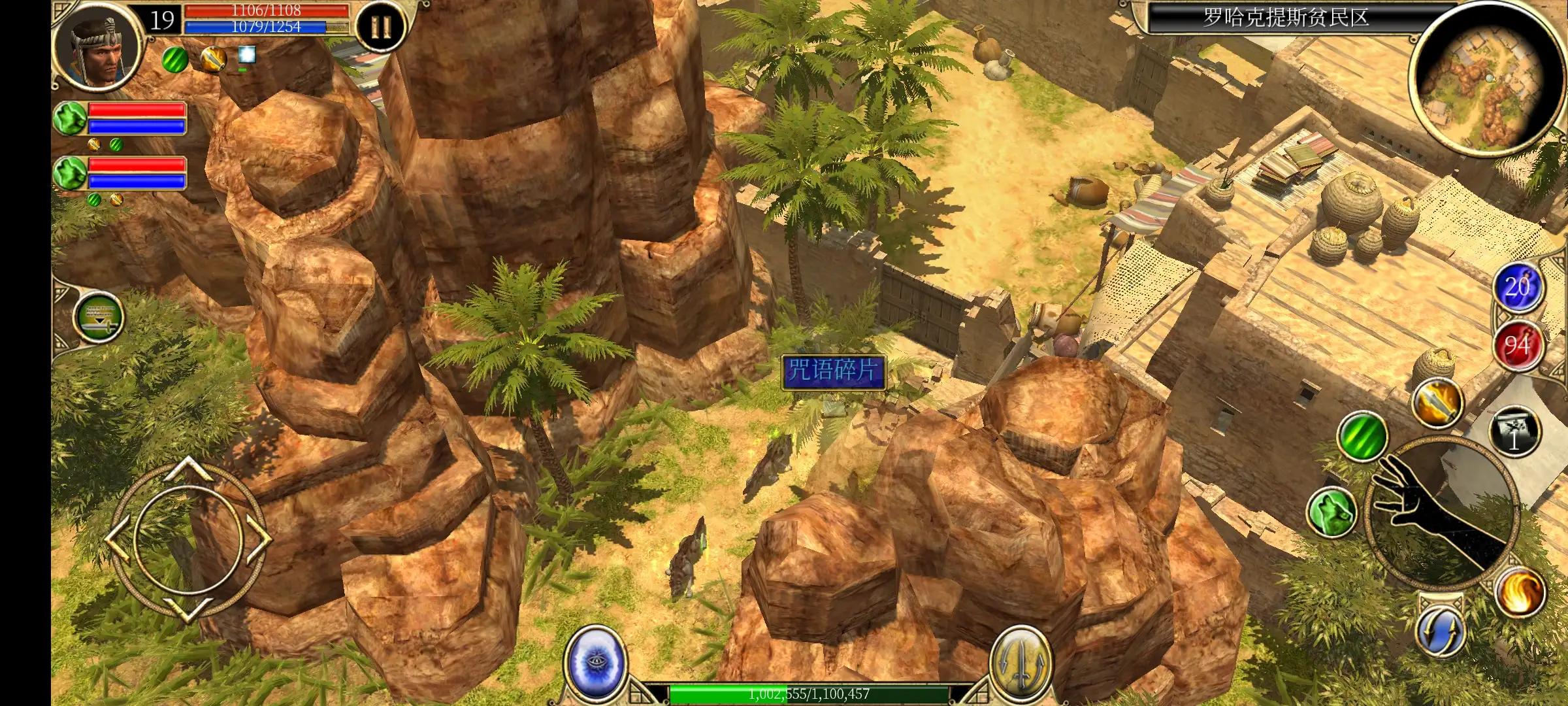The height and width of the screenshot is (706, 1568).
Task: Use the red health potion
Action: coord(1517,345)
